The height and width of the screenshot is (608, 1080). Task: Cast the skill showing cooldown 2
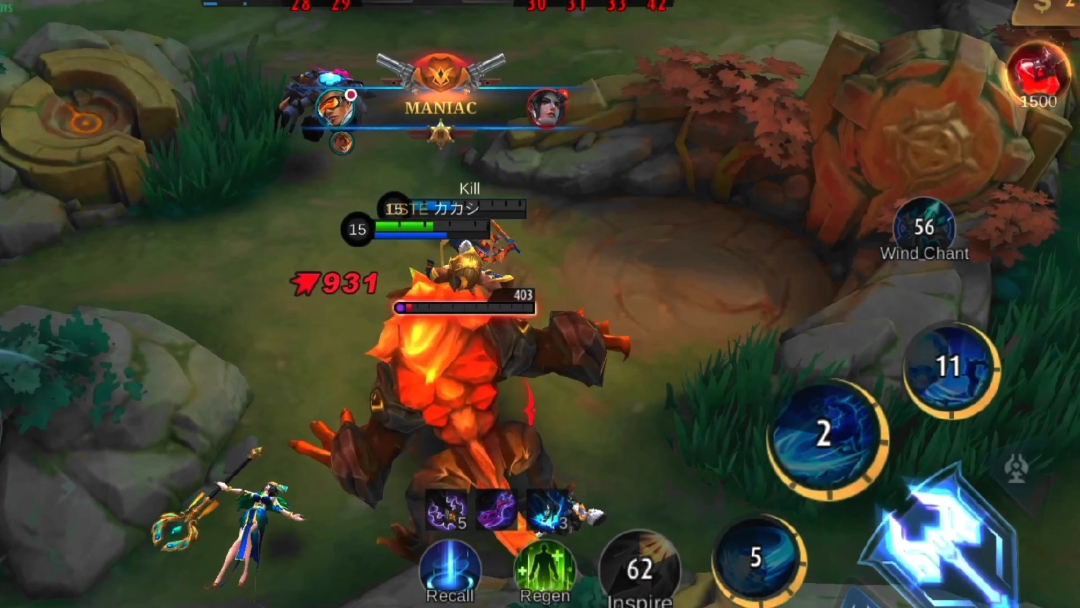826,433
